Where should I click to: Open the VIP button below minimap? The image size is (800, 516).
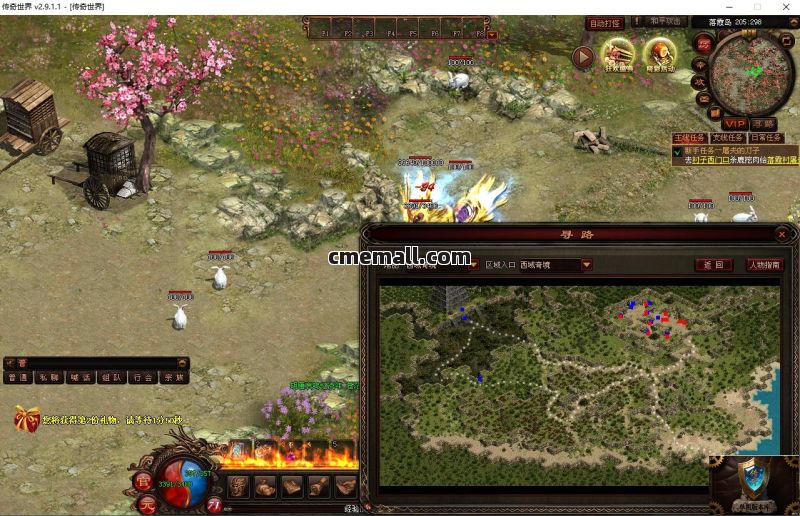pyautogui.click(x=735, y=123)
